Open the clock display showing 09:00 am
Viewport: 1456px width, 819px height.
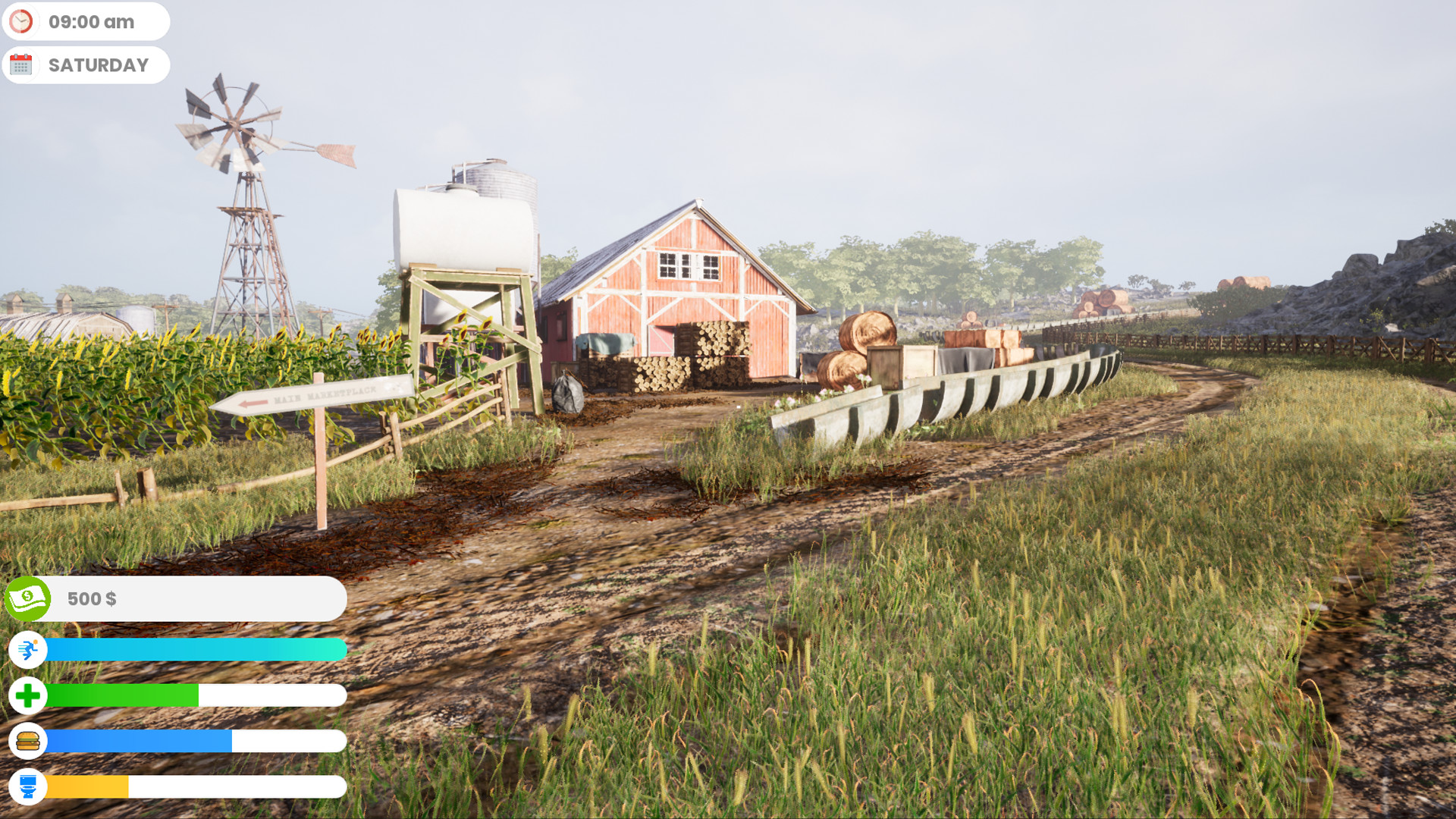coord(86,21)
